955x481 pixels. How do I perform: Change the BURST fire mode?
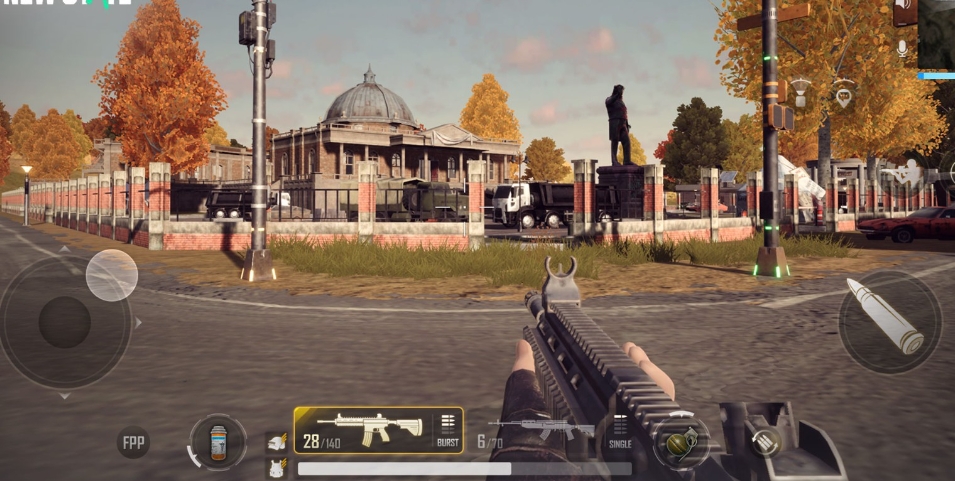[x=447, y=430]
